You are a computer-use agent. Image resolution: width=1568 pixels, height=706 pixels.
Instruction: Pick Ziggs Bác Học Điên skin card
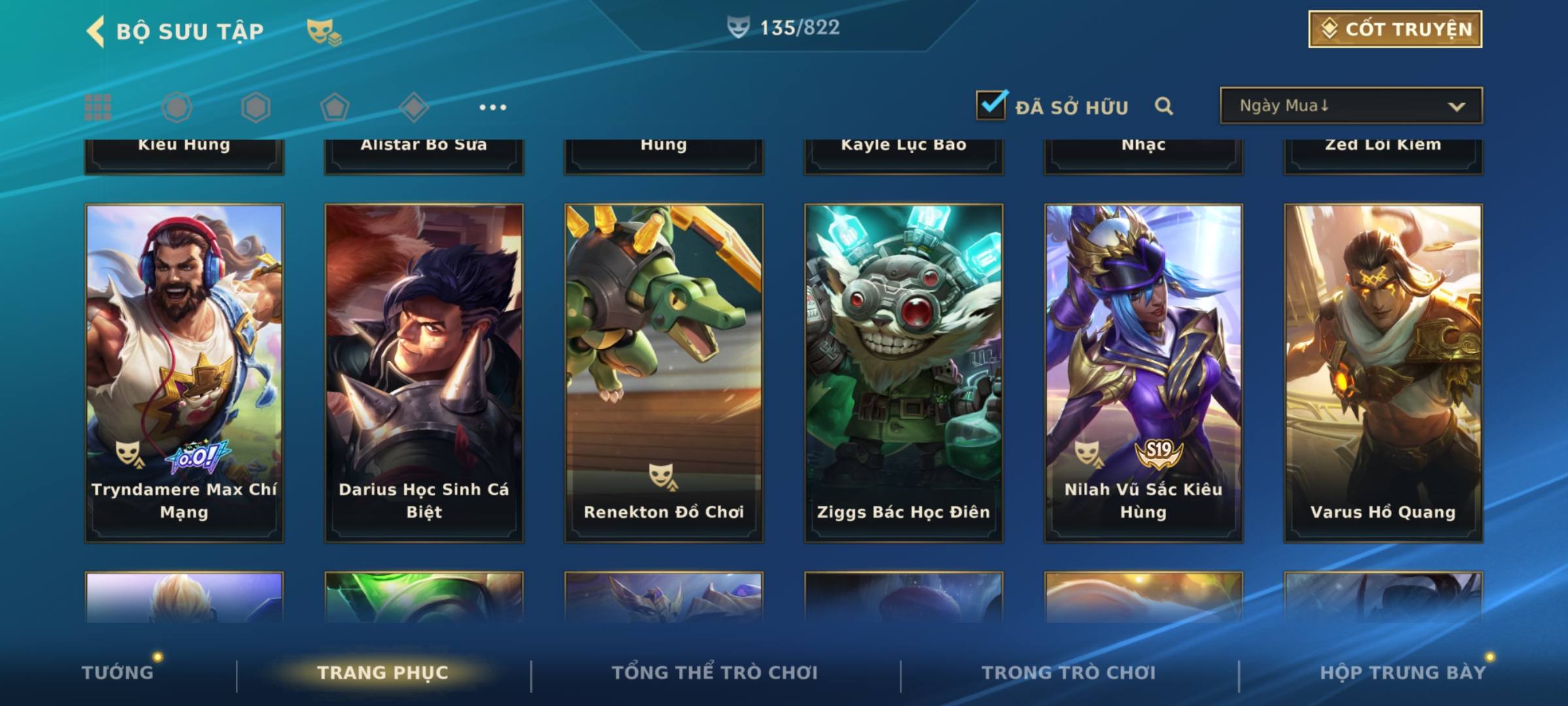(x=904, y=373)
